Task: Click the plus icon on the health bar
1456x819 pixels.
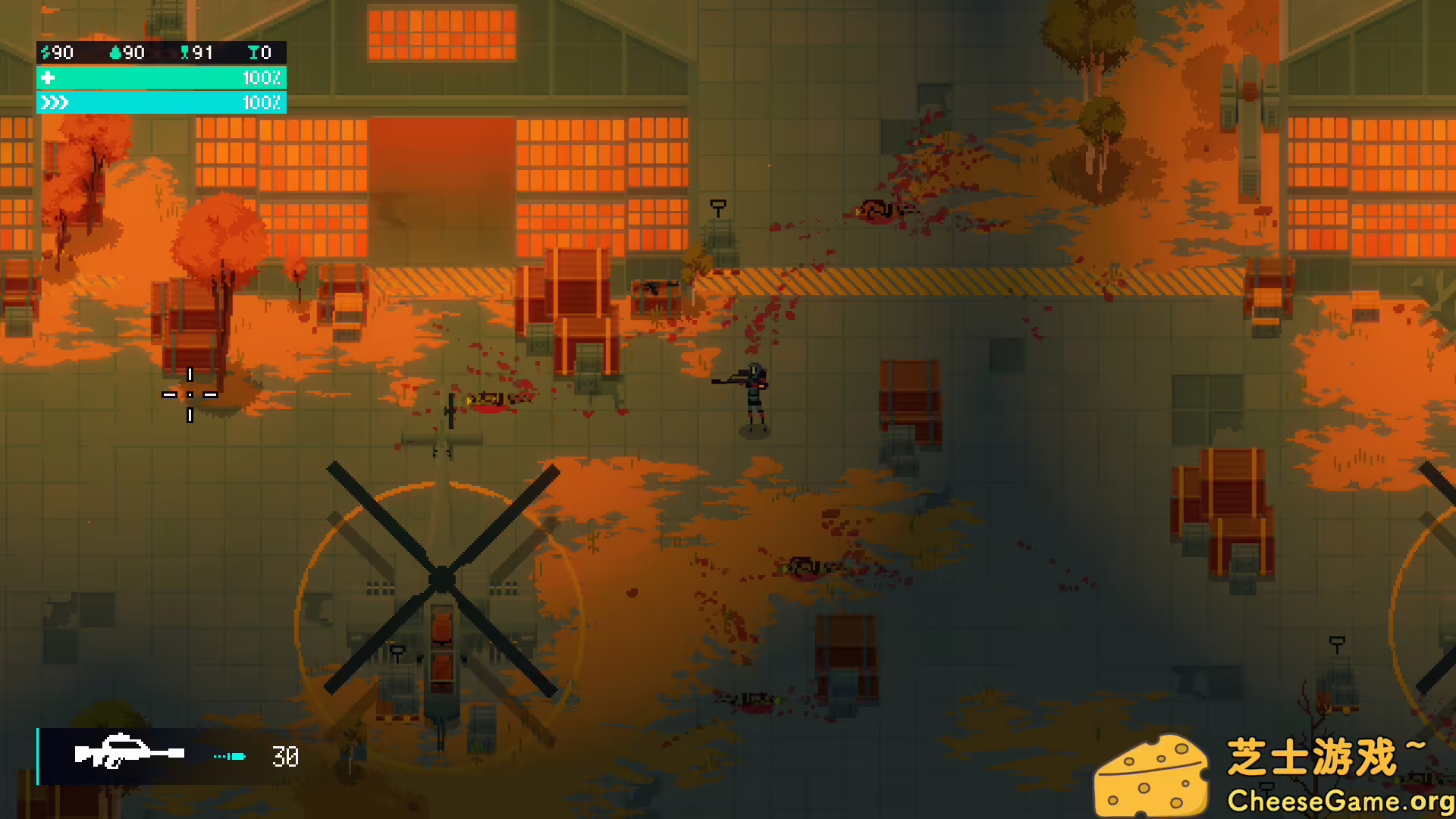Action: click(47, 77)
